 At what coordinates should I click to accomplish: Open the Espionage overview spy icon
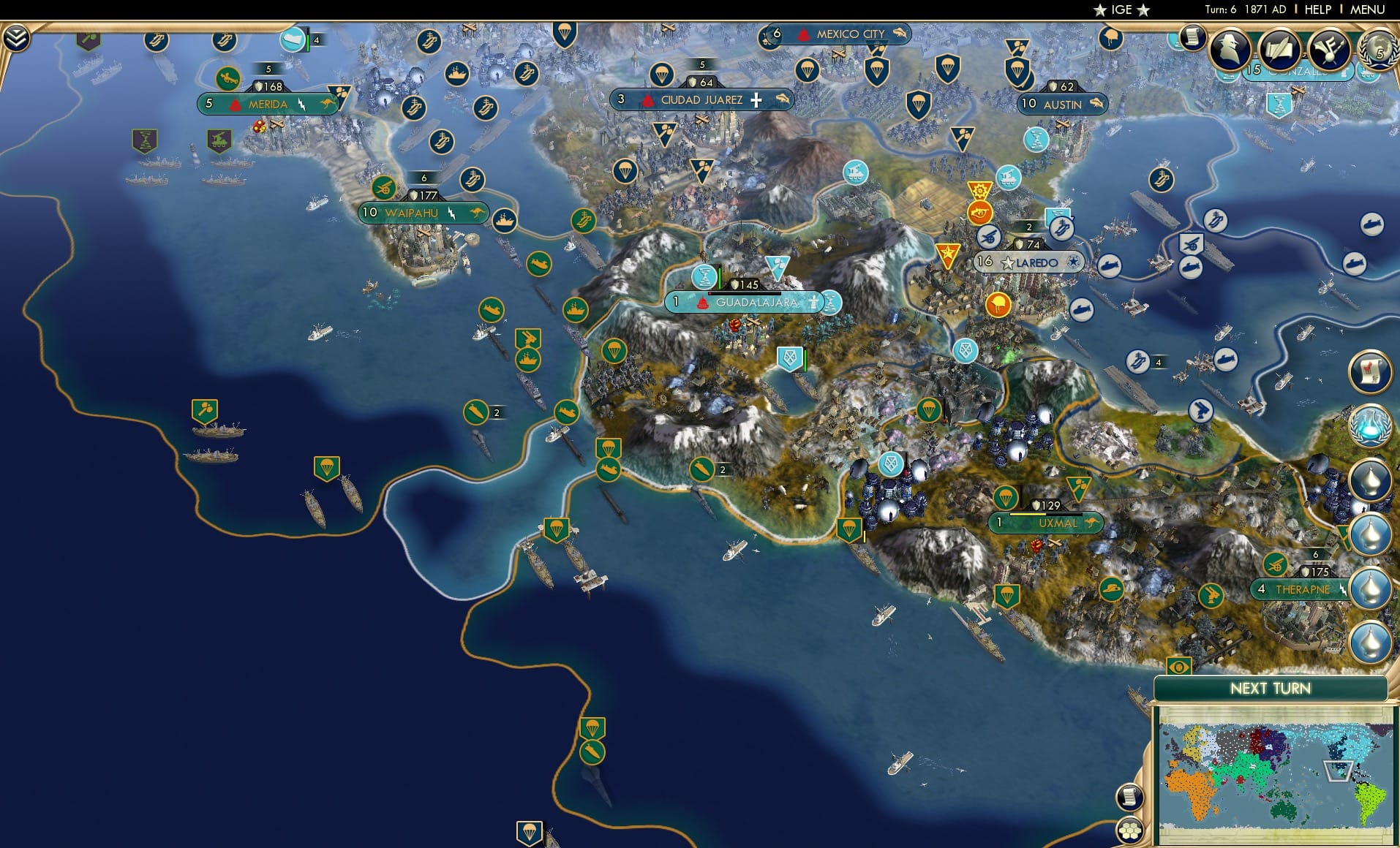coord(1229,48)
